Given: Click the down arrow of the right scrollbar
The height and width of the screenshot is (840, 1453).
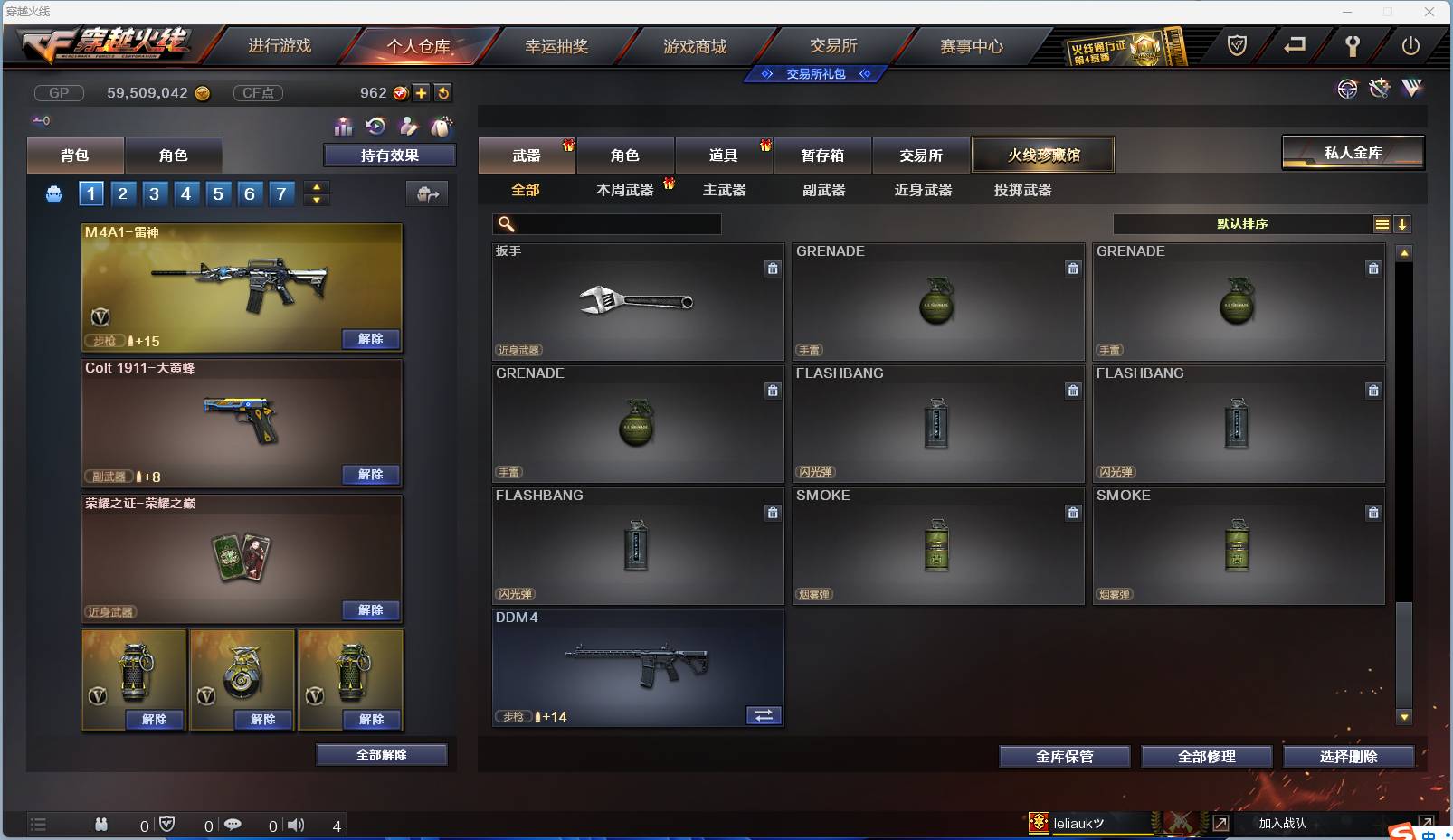Looking at the screenshot, I should pos(1403,717).
